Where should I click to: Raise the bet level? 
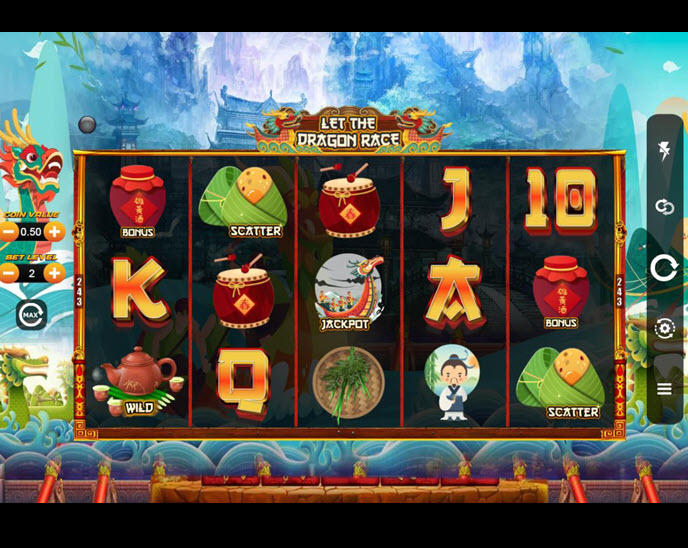54,272
